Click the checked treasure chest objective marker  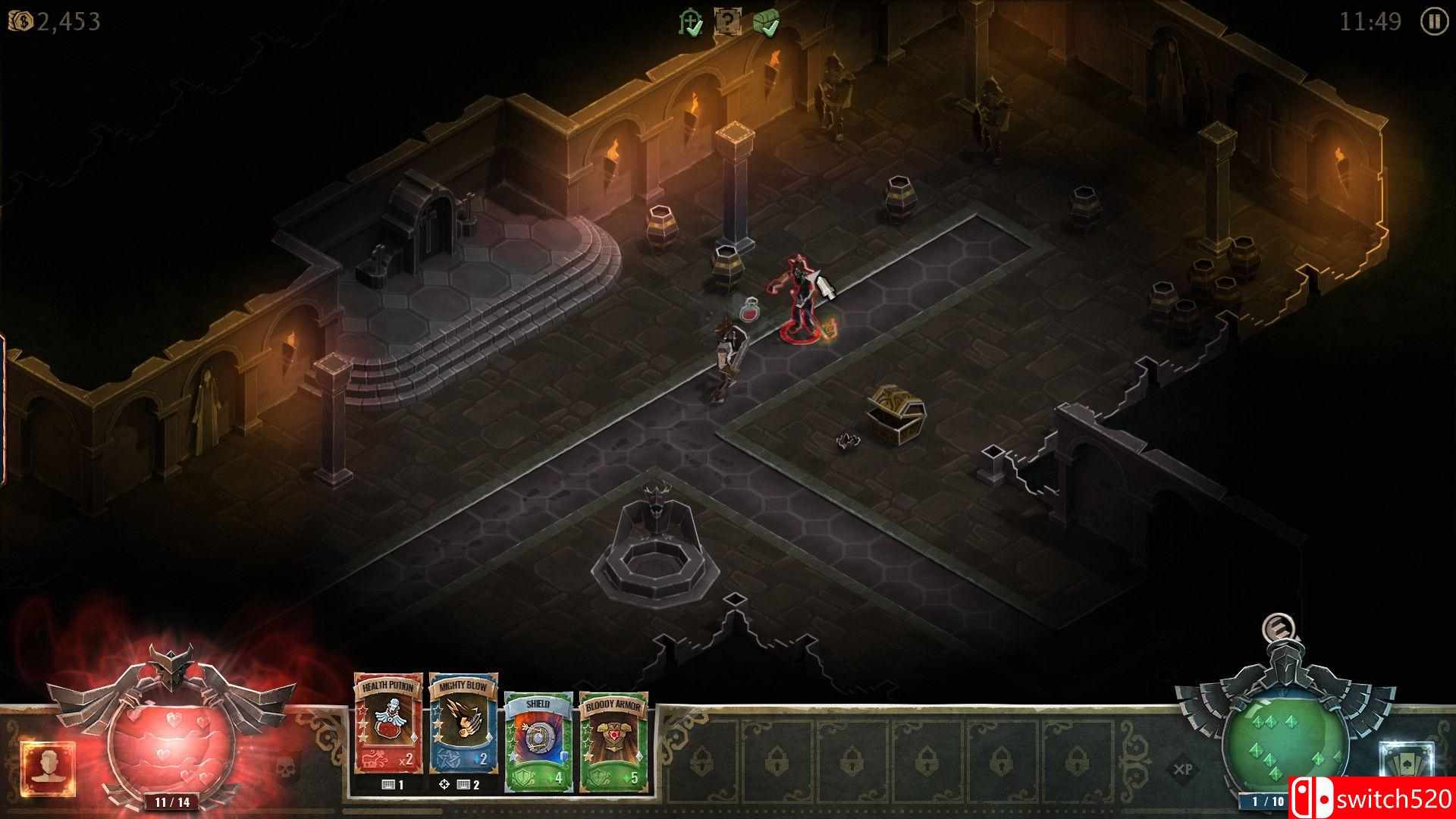[x=766, y=23]
